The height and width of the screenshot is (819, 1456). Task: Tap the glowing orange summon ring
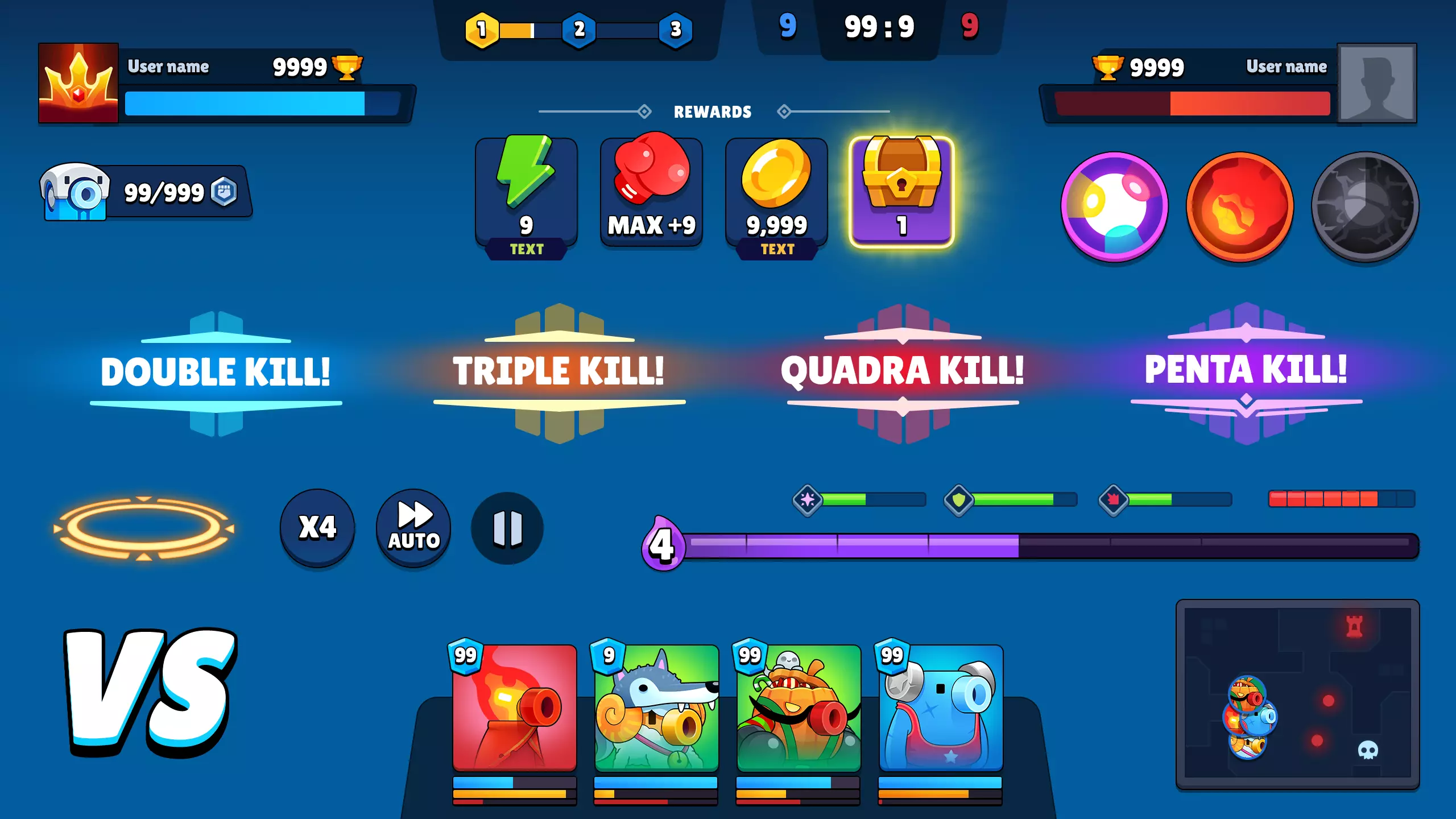144,528
